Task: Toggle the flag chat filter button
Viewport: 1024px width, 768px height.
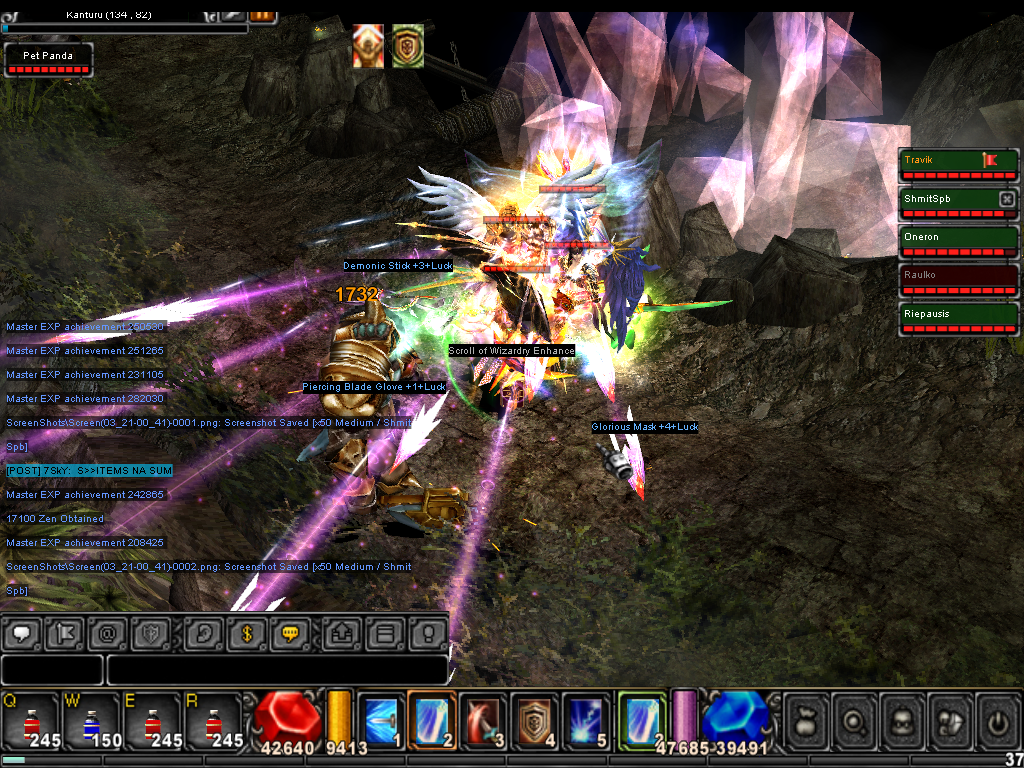Action: (x=66, y=634)
